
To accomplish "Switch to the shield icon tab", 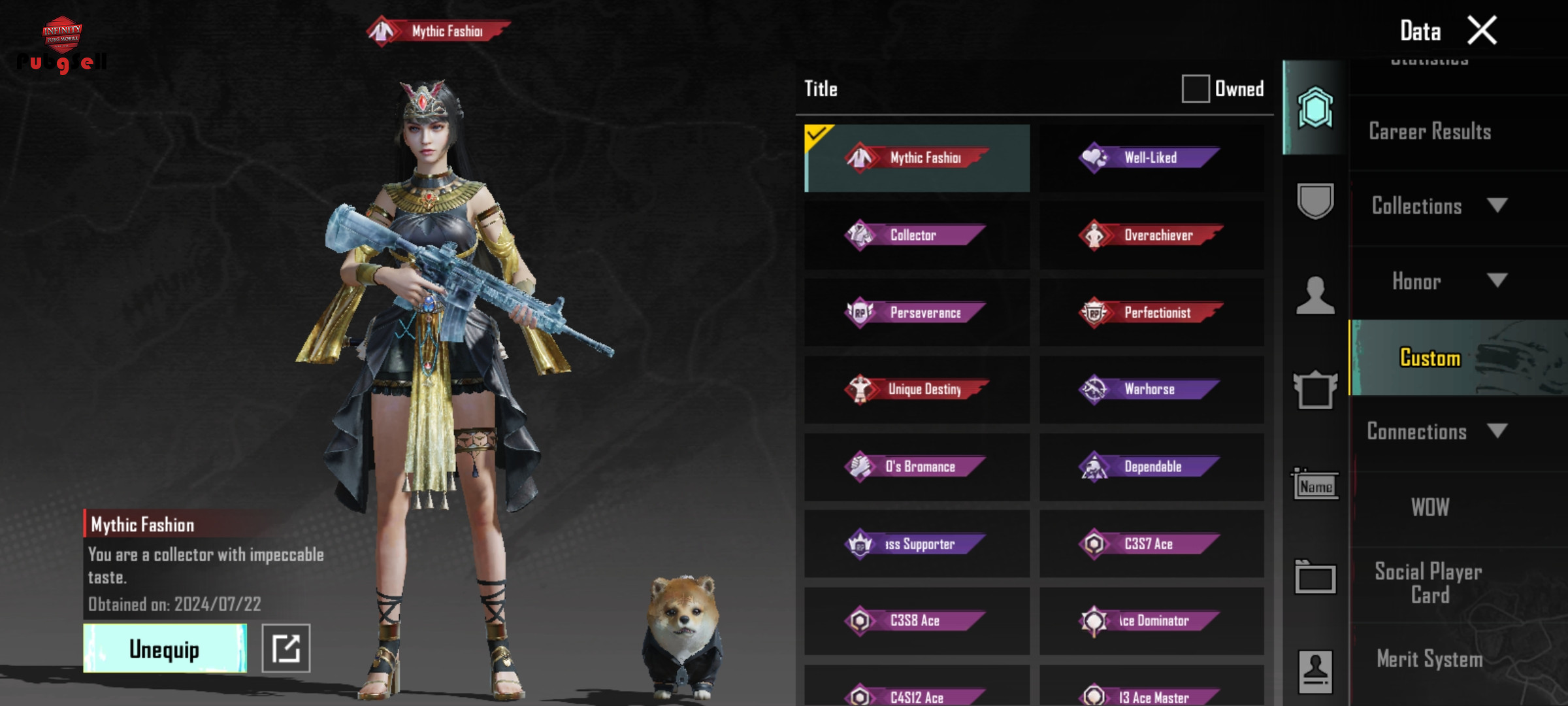I will [x=1315, y=201].
